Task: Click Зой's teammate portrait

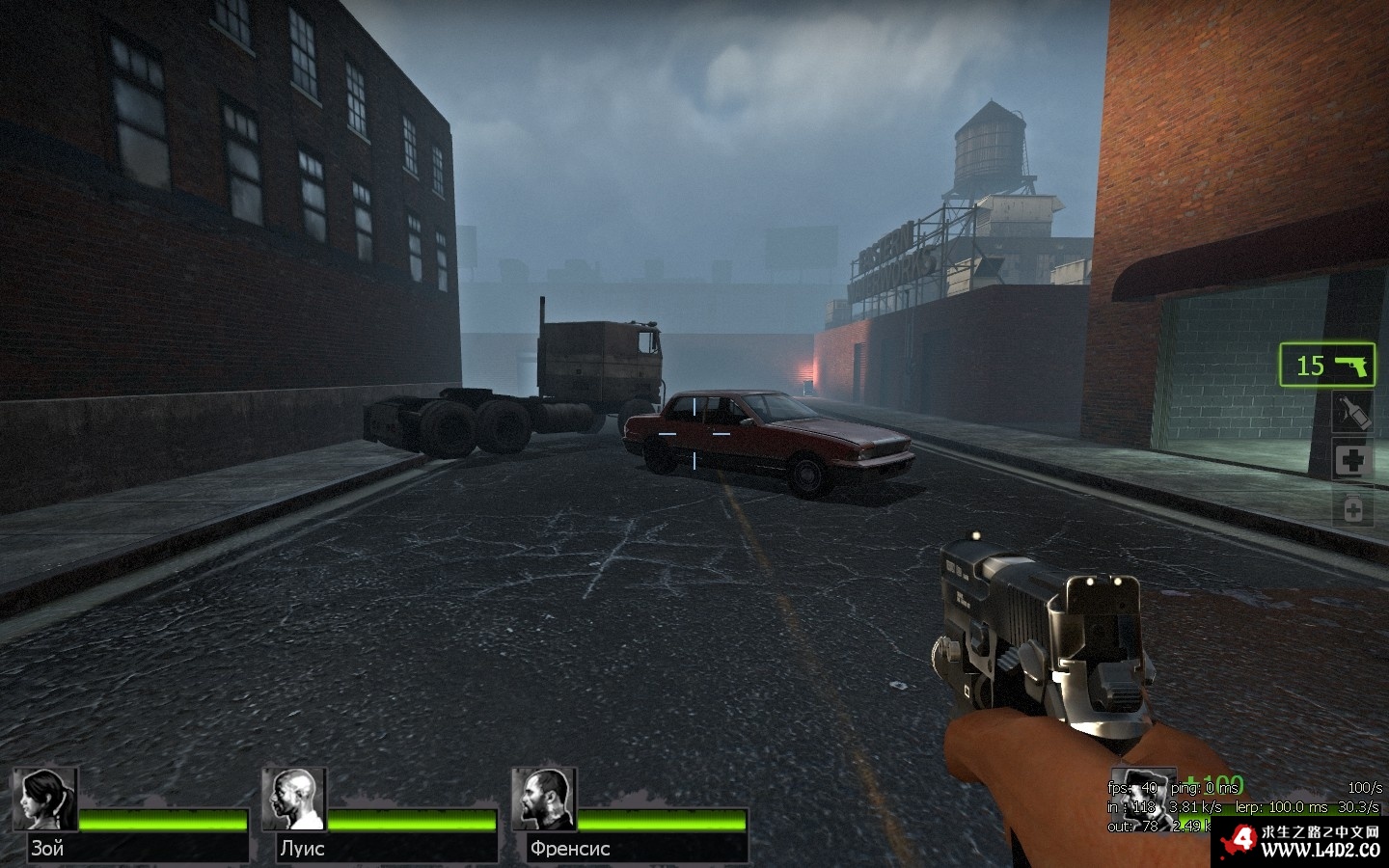Action: [x=45, y=800]
